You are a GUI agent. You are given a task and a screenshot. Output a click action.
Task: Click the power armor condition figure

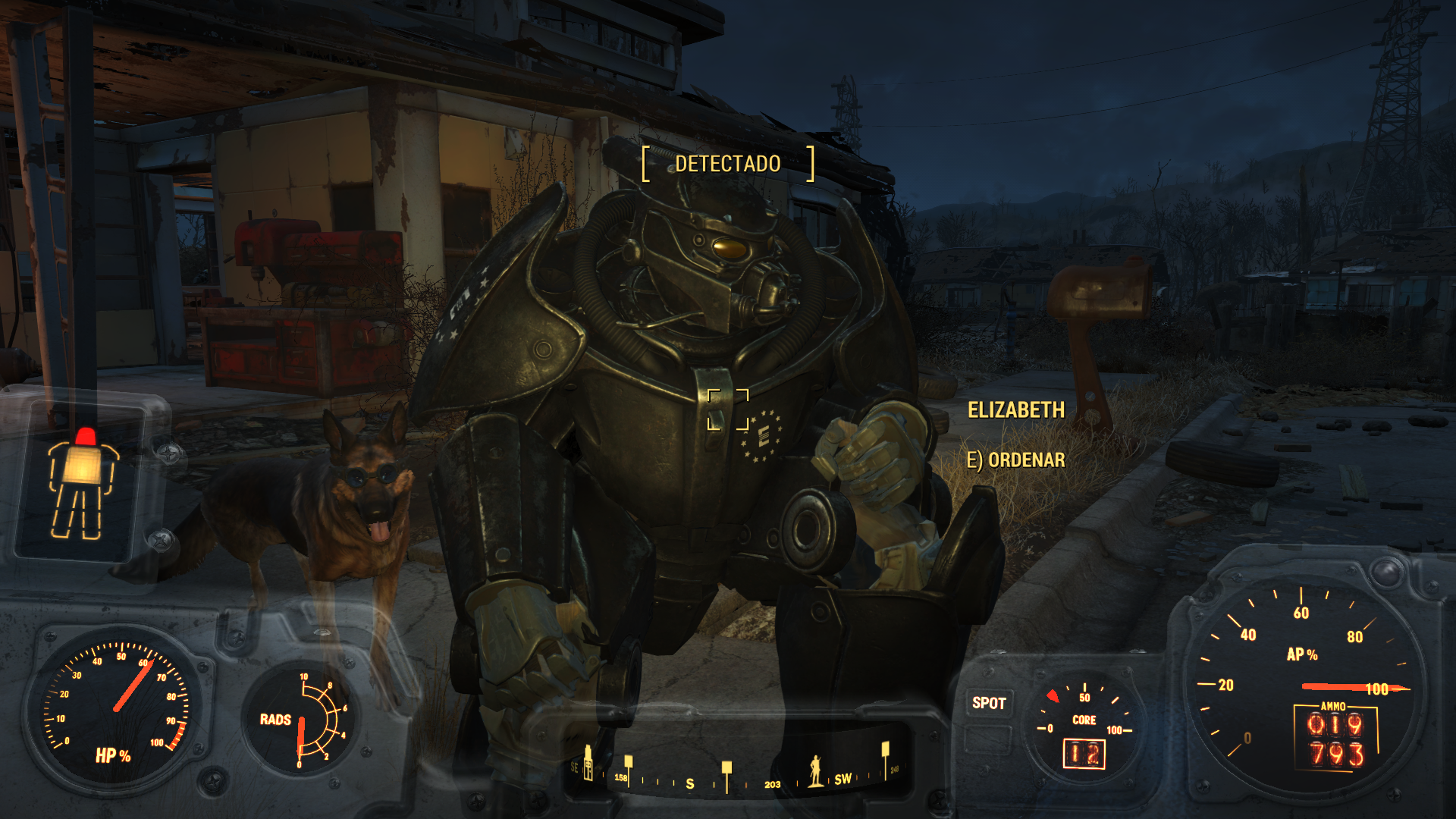[82, 486]
